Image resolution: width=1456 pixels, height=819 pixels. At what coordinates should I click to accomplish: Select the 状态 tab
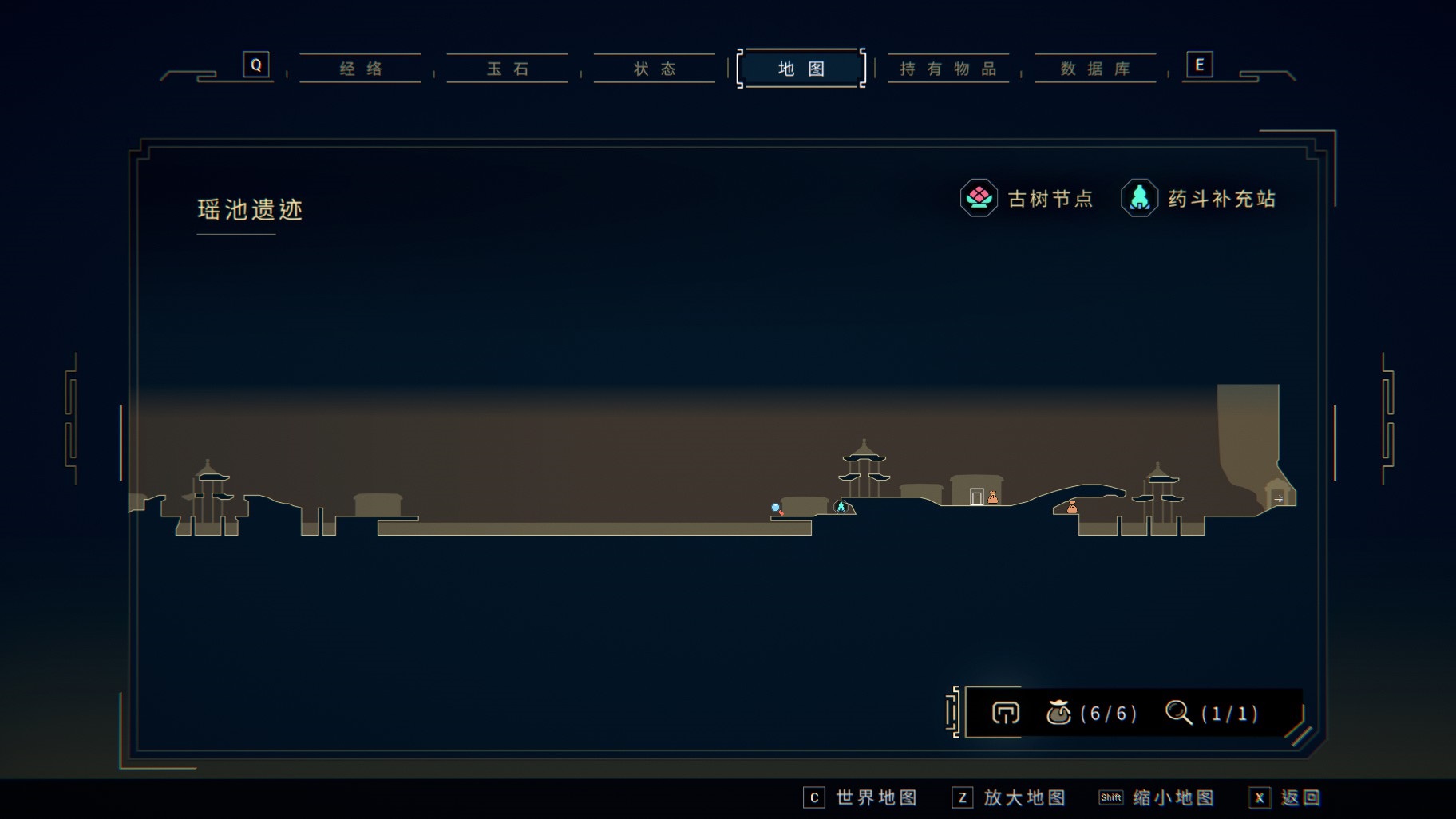coord(655,69)
